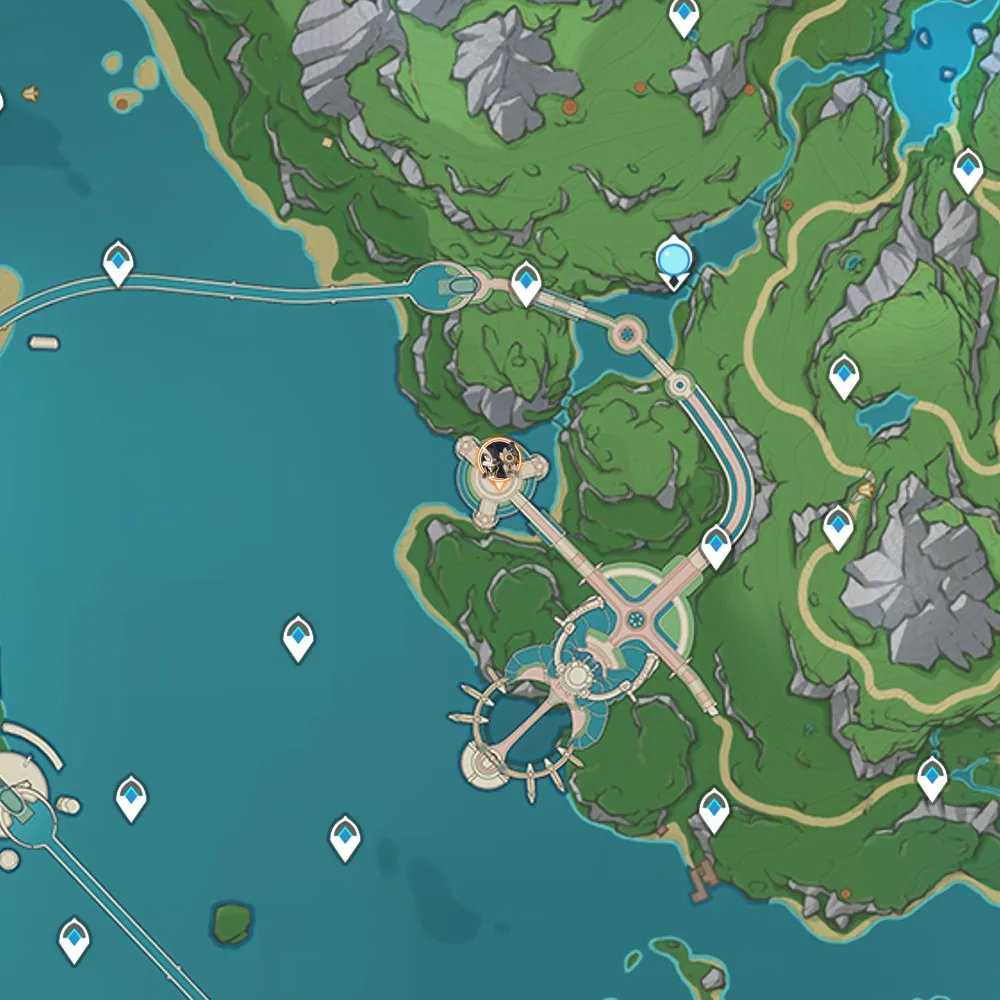Pick the waypoint near the wooden coastal dock
1000x1000 pixels.
point(713,809)
